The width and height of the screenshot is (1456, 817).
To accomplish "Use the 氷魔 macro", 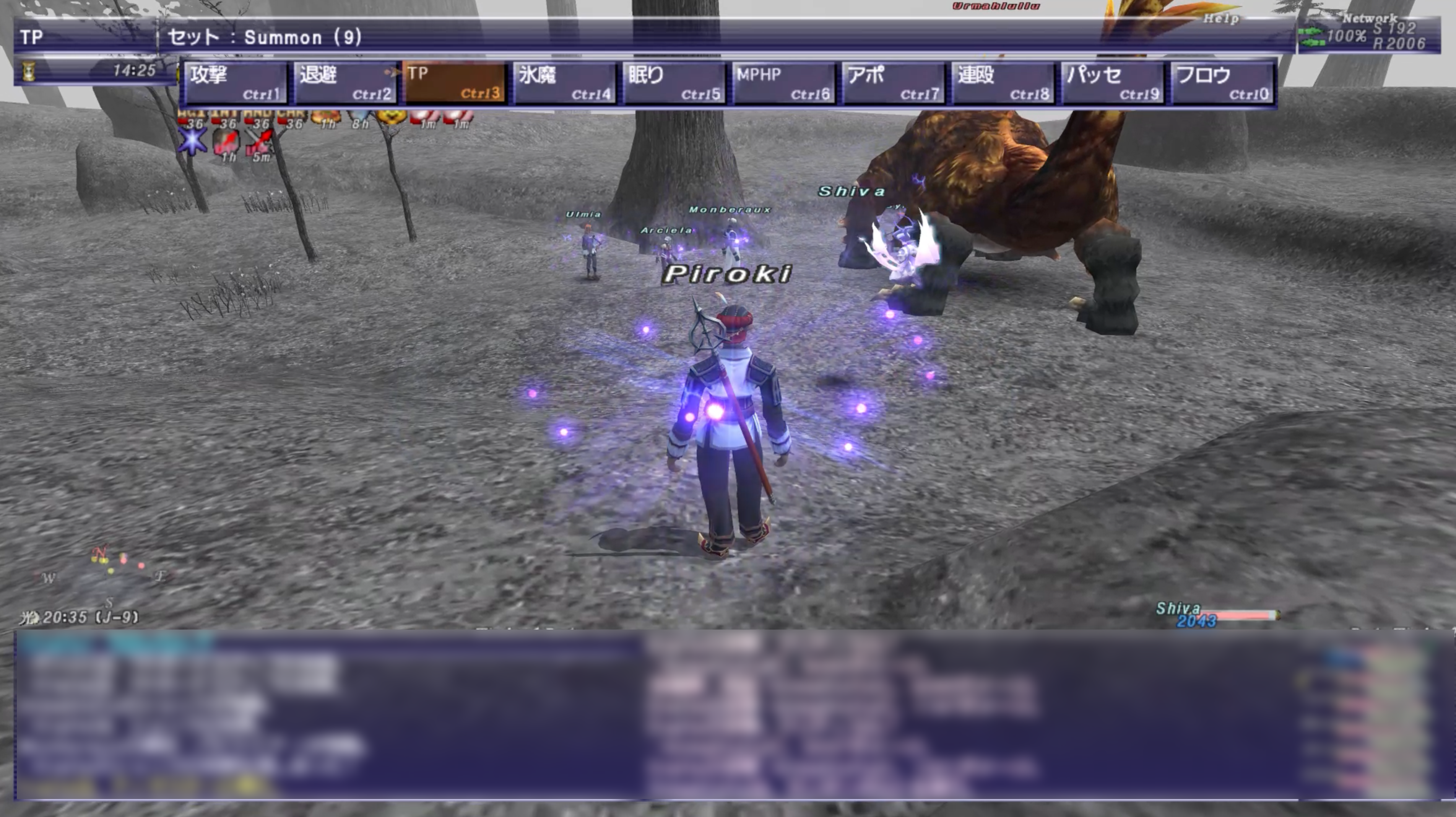I will click(x=565, y=83).
